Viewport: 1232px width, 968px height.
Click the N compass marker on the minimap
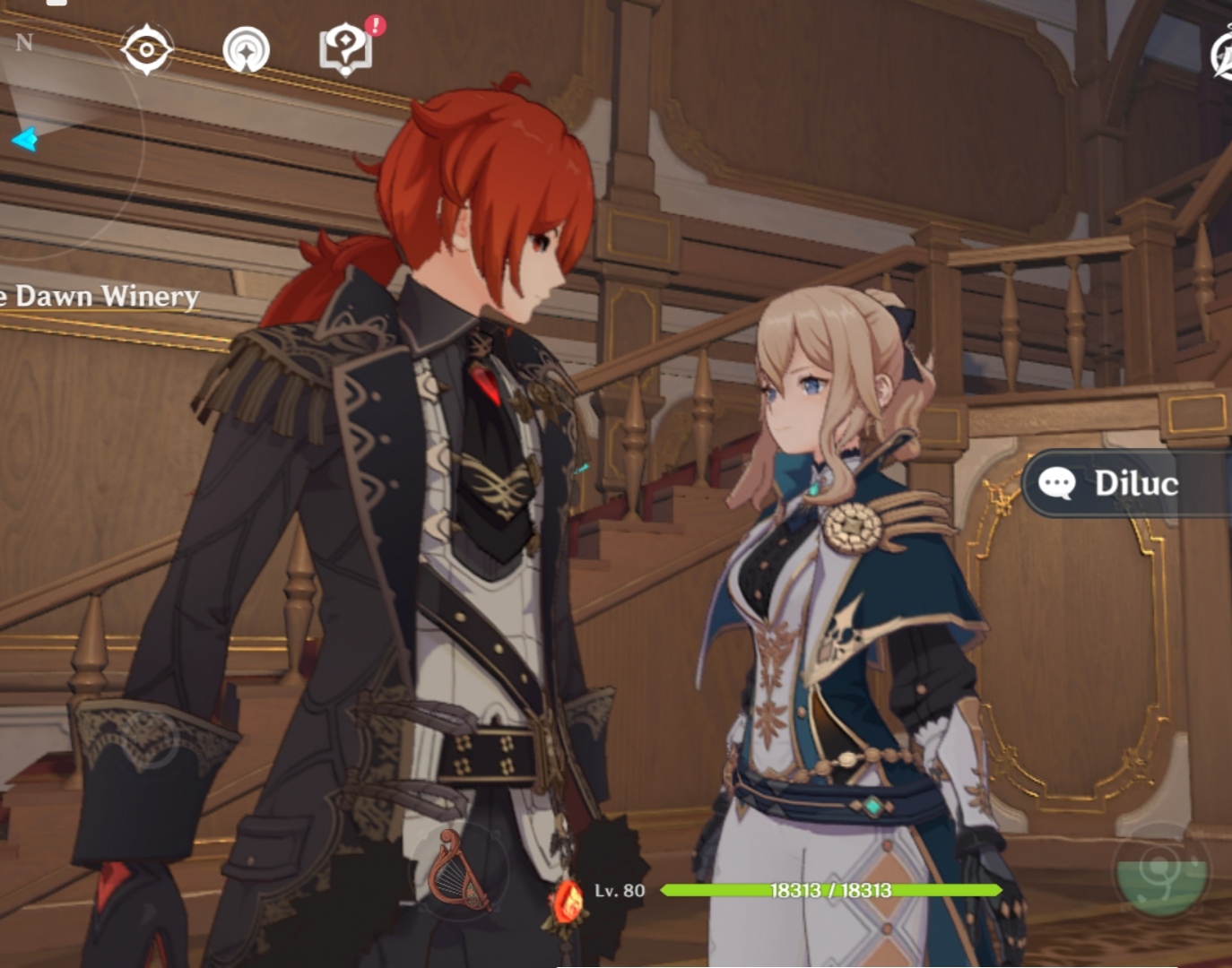tap(25, 40)
